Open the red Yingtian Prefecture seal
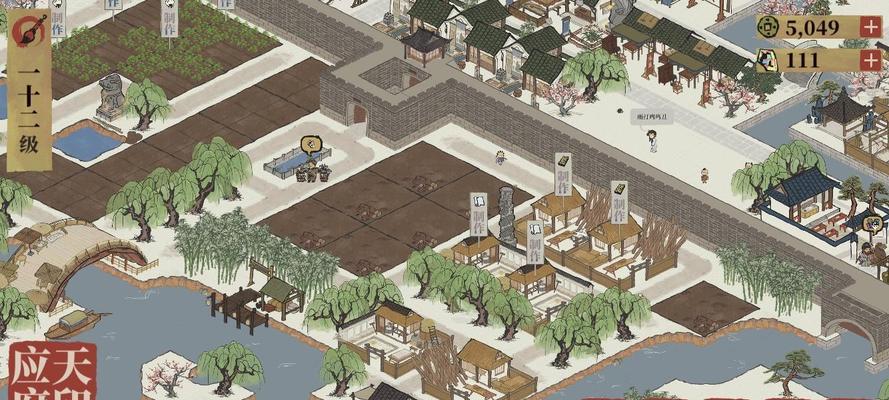This screenshot has height=400, width=889. tap(52, 372)
